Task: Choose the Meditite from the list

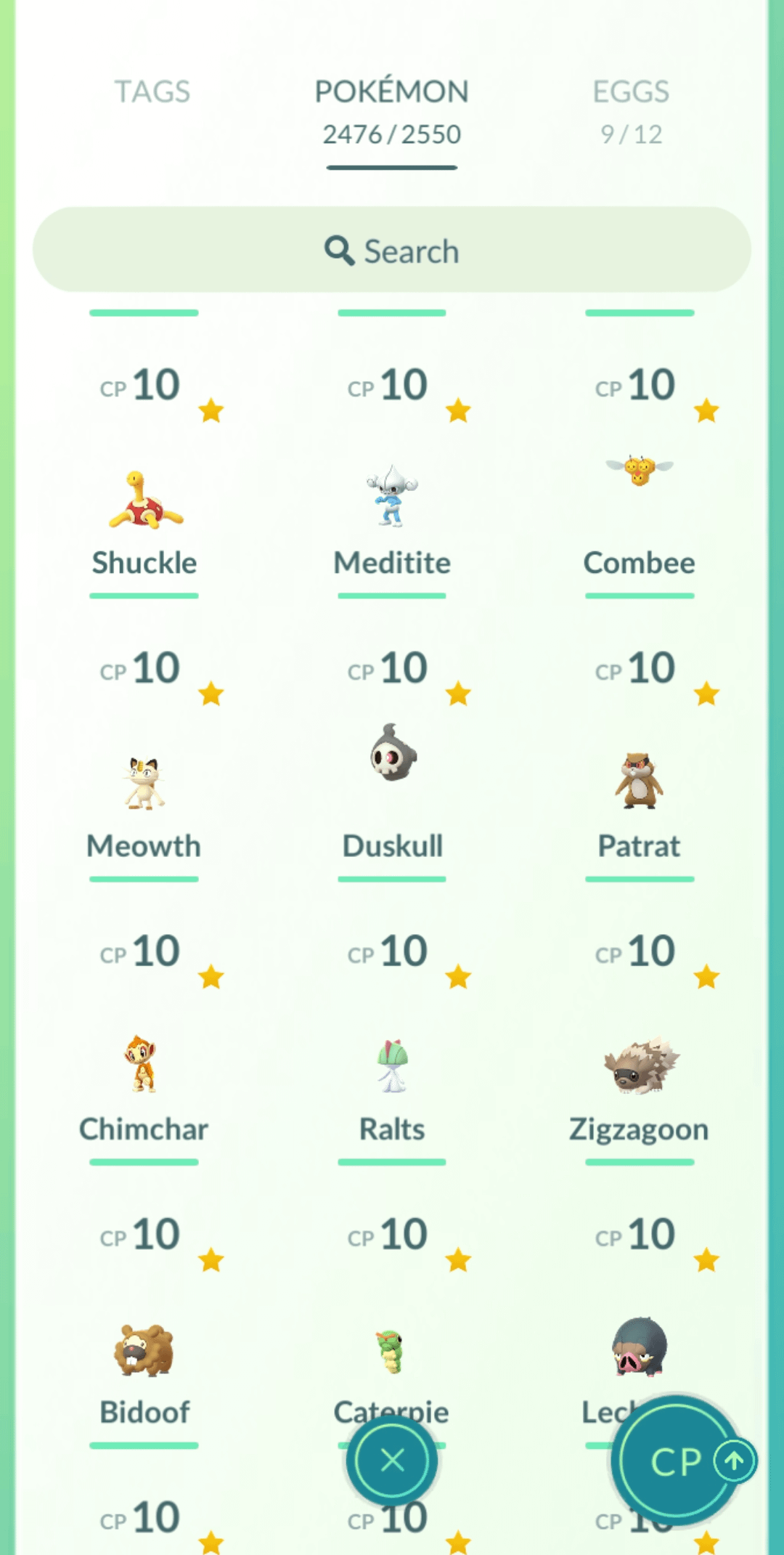Action: [392, 501]
